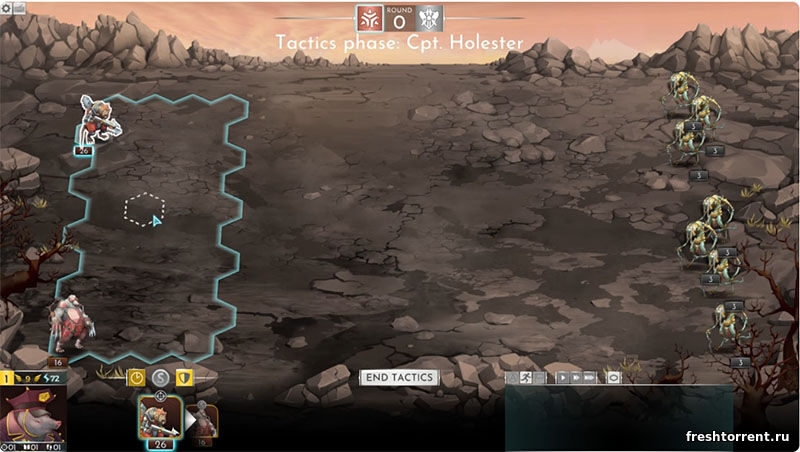Screen dimensions: 800x452
Task: Activate the yellow shield defend button
Action: click(184, 378)
